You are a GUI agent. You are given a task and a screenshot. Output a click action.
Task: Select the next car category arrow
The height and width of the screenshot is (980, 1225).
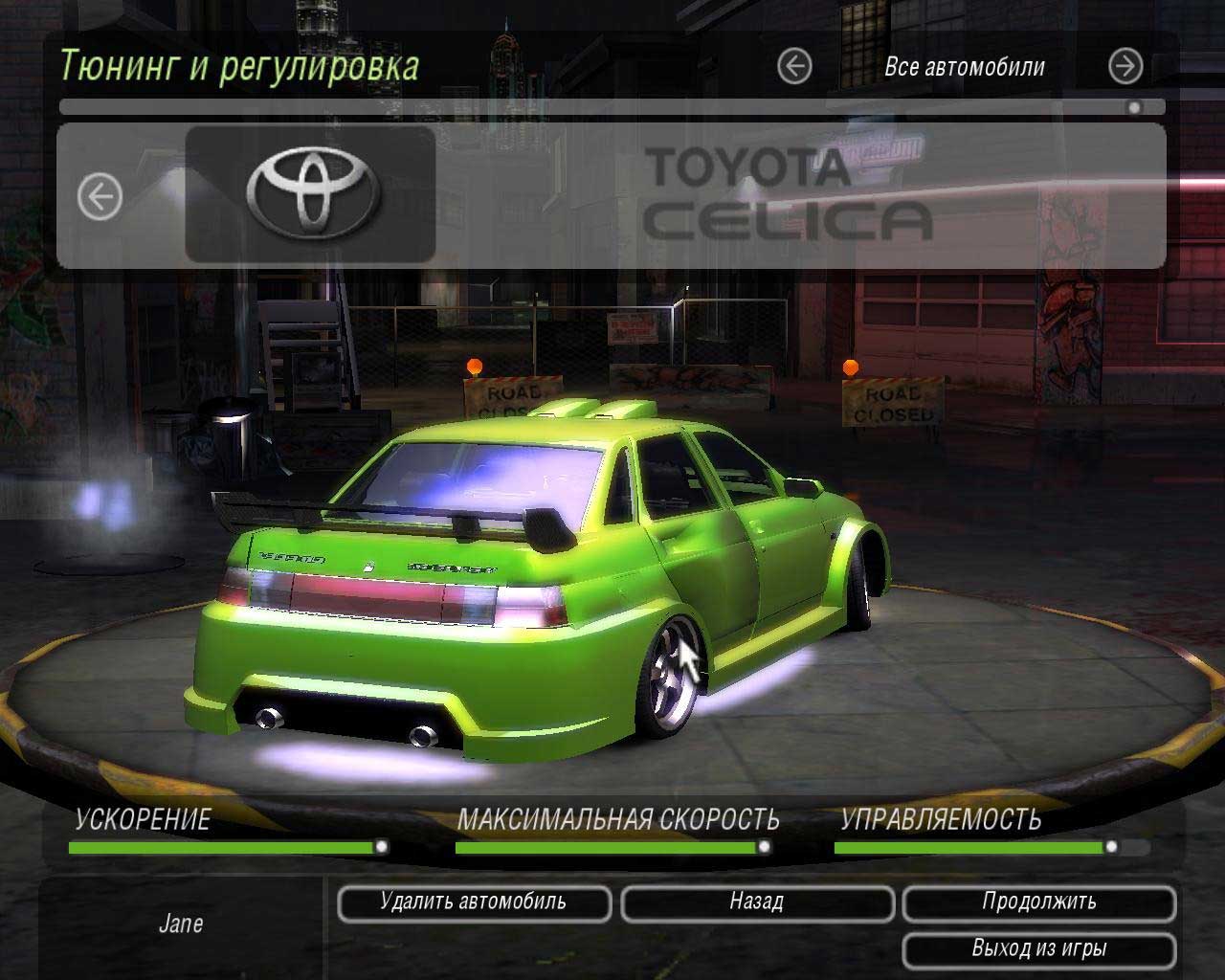click(x=1125, y=67)
